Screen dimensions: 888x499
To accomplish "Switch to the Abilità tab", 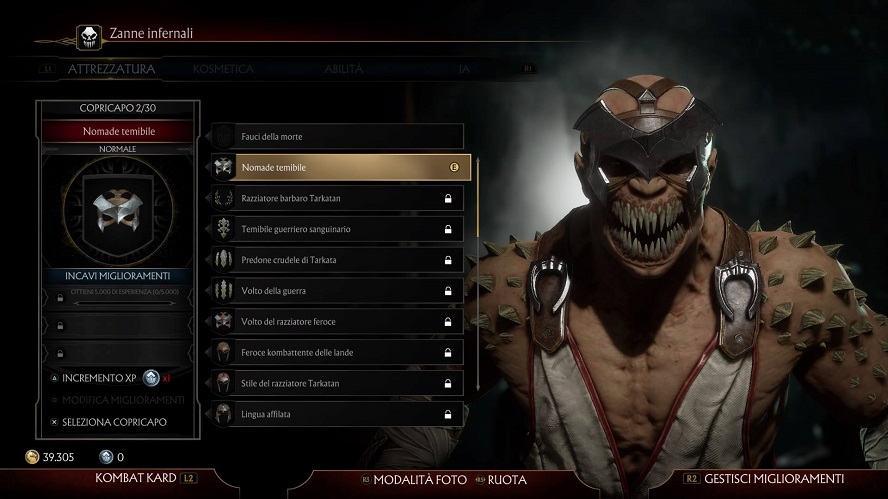I will tap(343, 69).
